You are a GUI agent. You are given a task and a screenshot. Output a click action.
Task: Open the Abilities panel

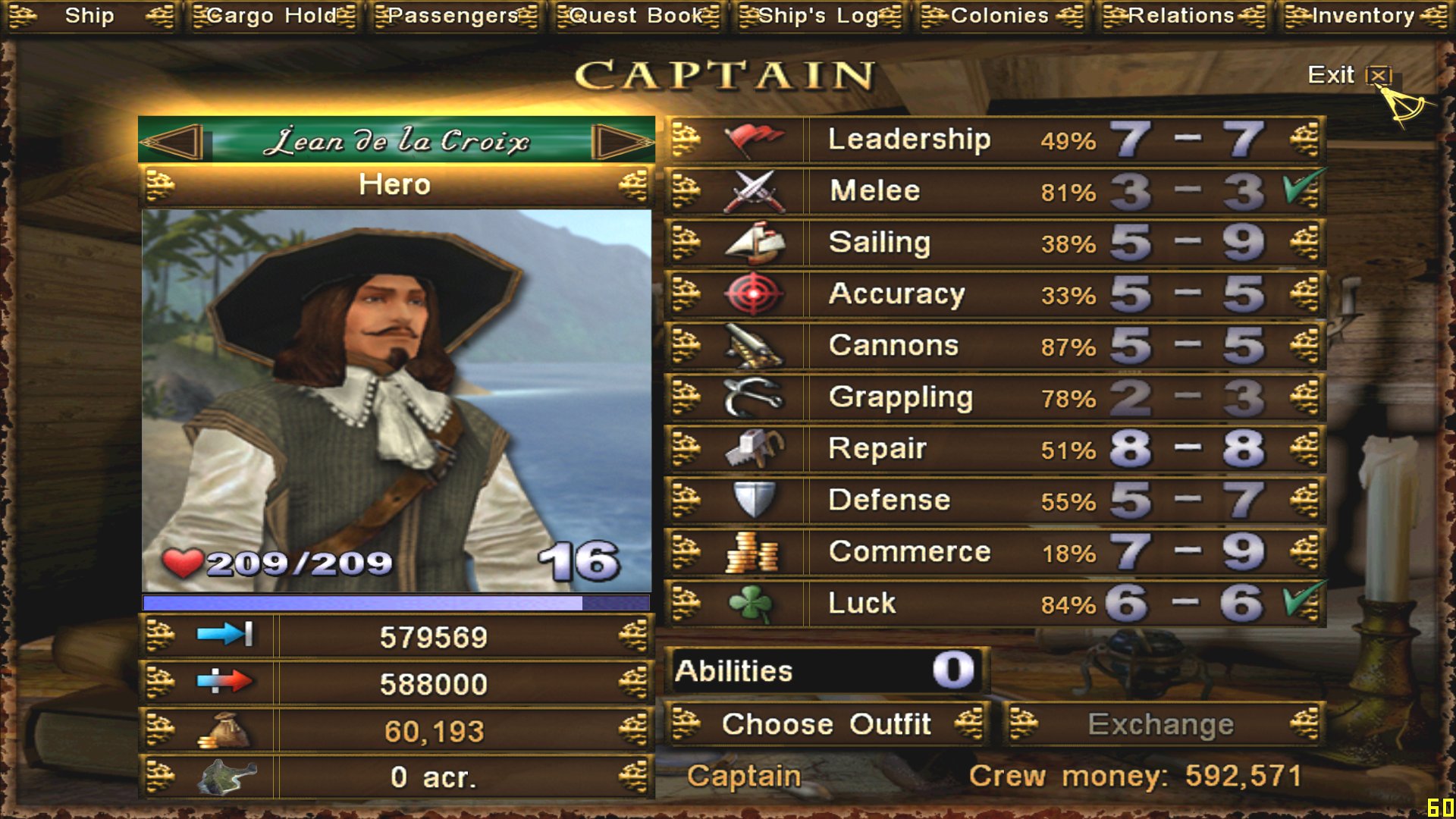[827, 671]
